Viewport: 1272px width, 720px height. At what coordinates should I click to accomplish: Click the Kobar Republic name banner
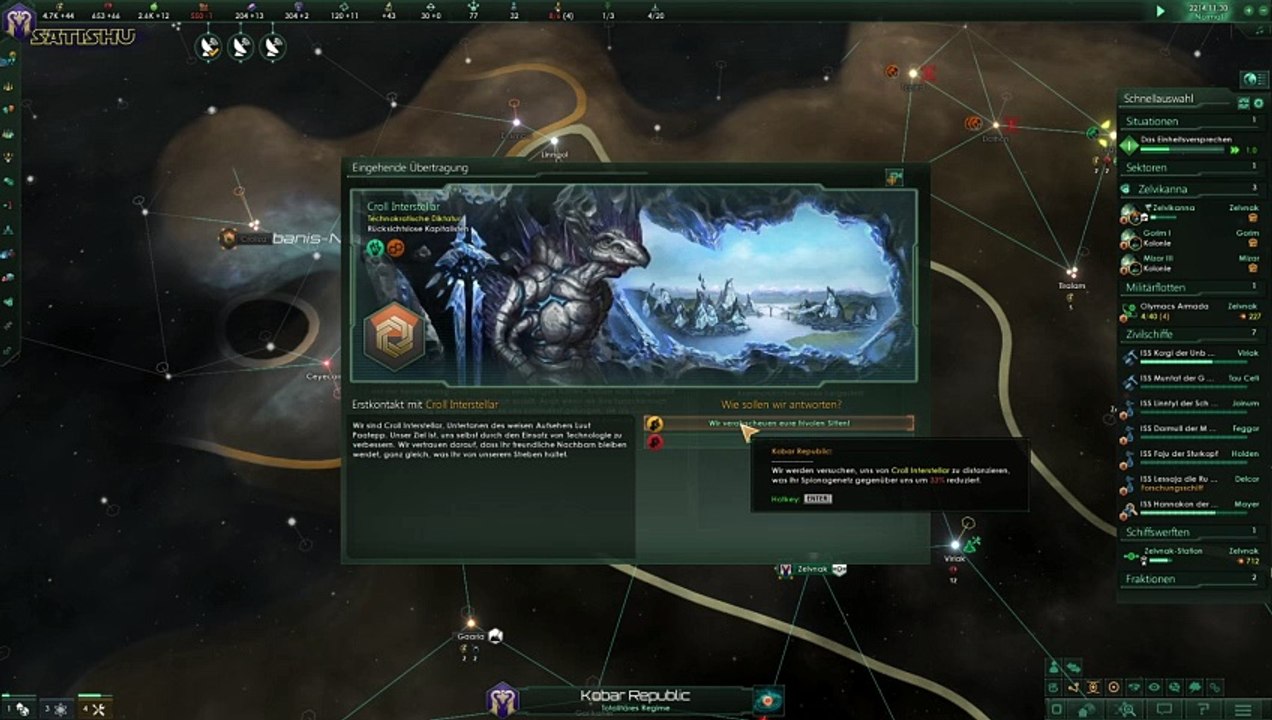coord(635,697)
